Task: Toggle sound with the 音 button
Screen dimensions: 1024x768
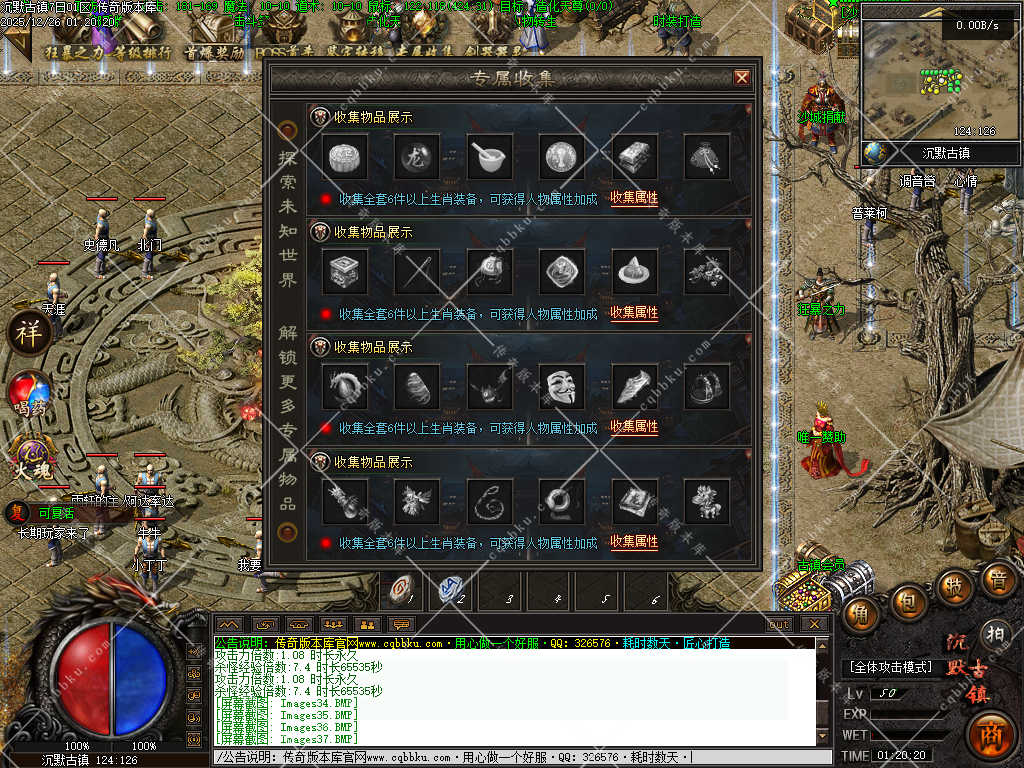Action: click(996, 578)
